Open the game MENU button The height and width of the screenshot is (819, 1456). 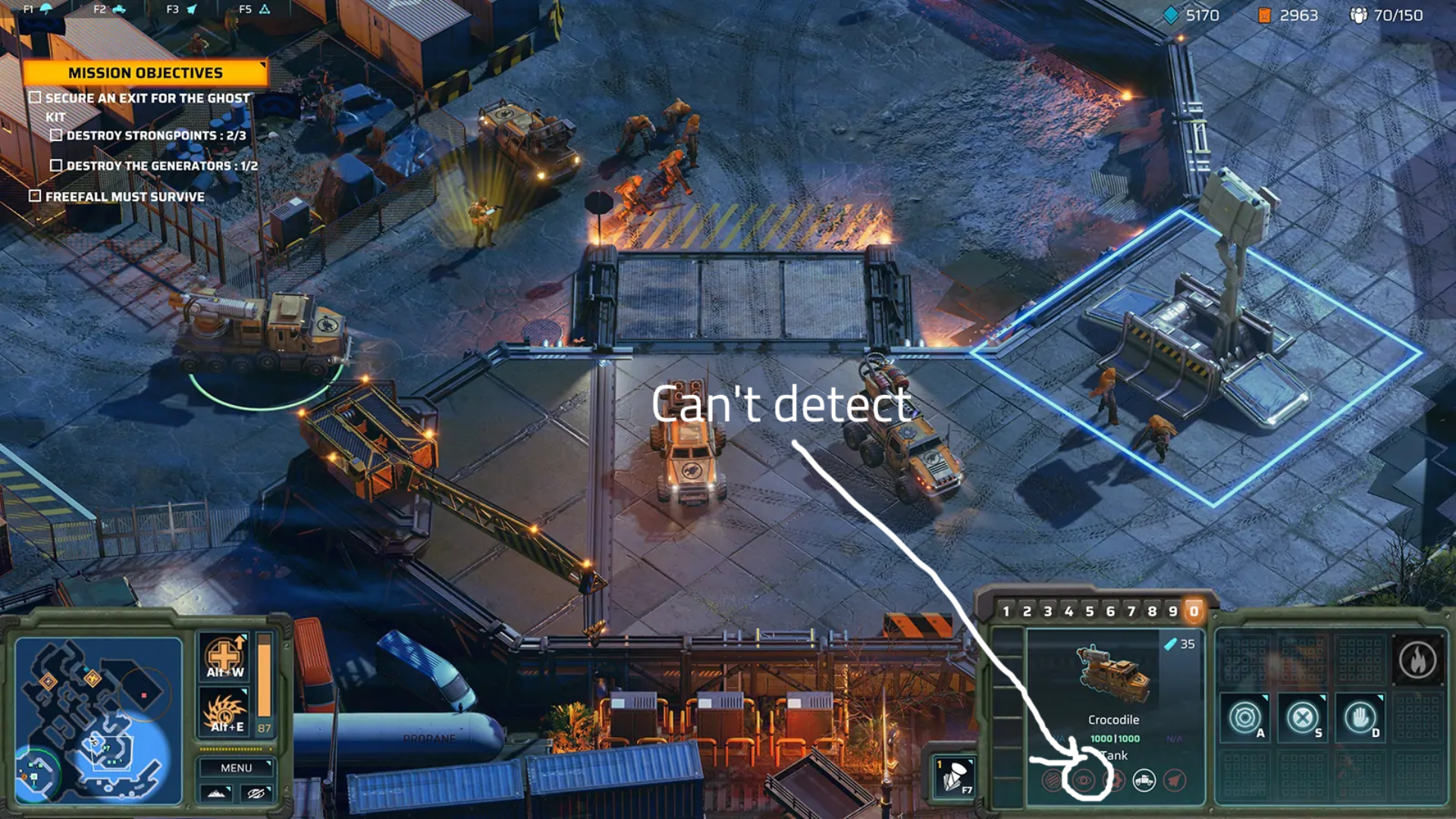236,768
